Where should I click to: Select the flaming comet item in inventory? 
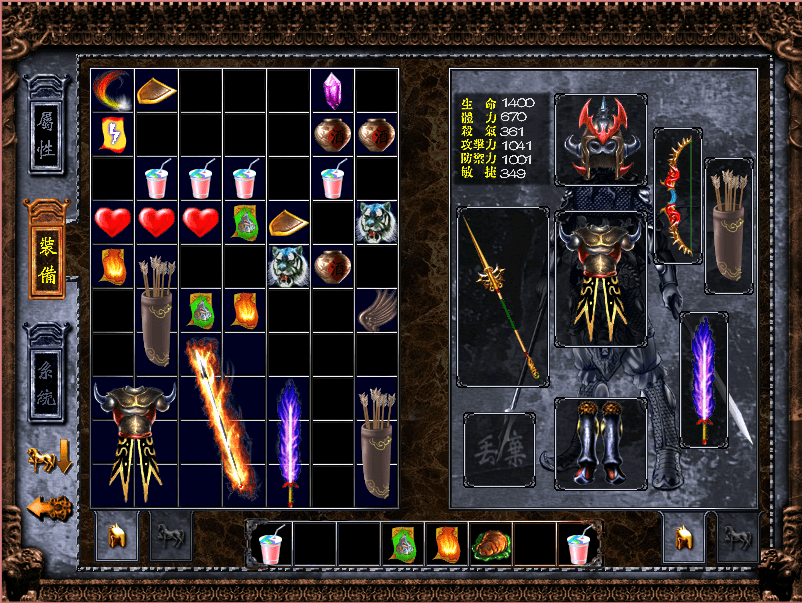point(112,90)
